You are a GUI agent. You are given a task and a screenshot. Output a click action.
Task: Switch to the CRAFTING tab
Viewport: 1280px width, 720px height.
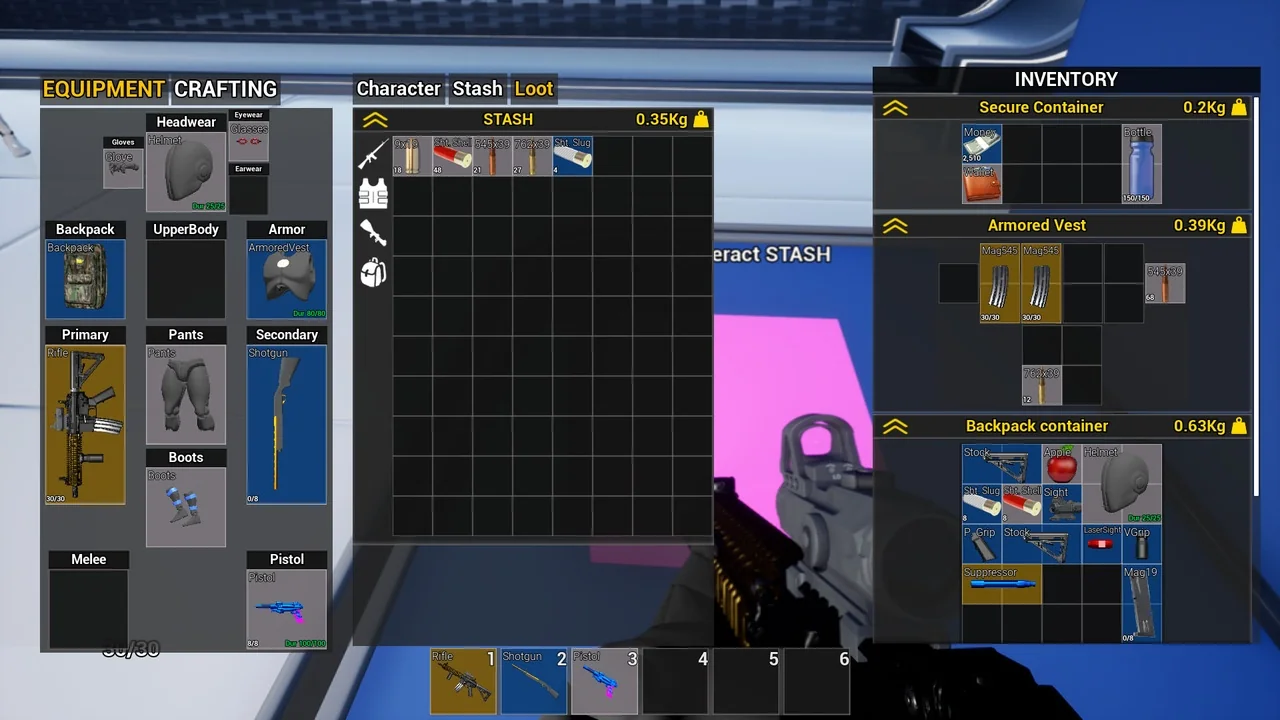226,89
